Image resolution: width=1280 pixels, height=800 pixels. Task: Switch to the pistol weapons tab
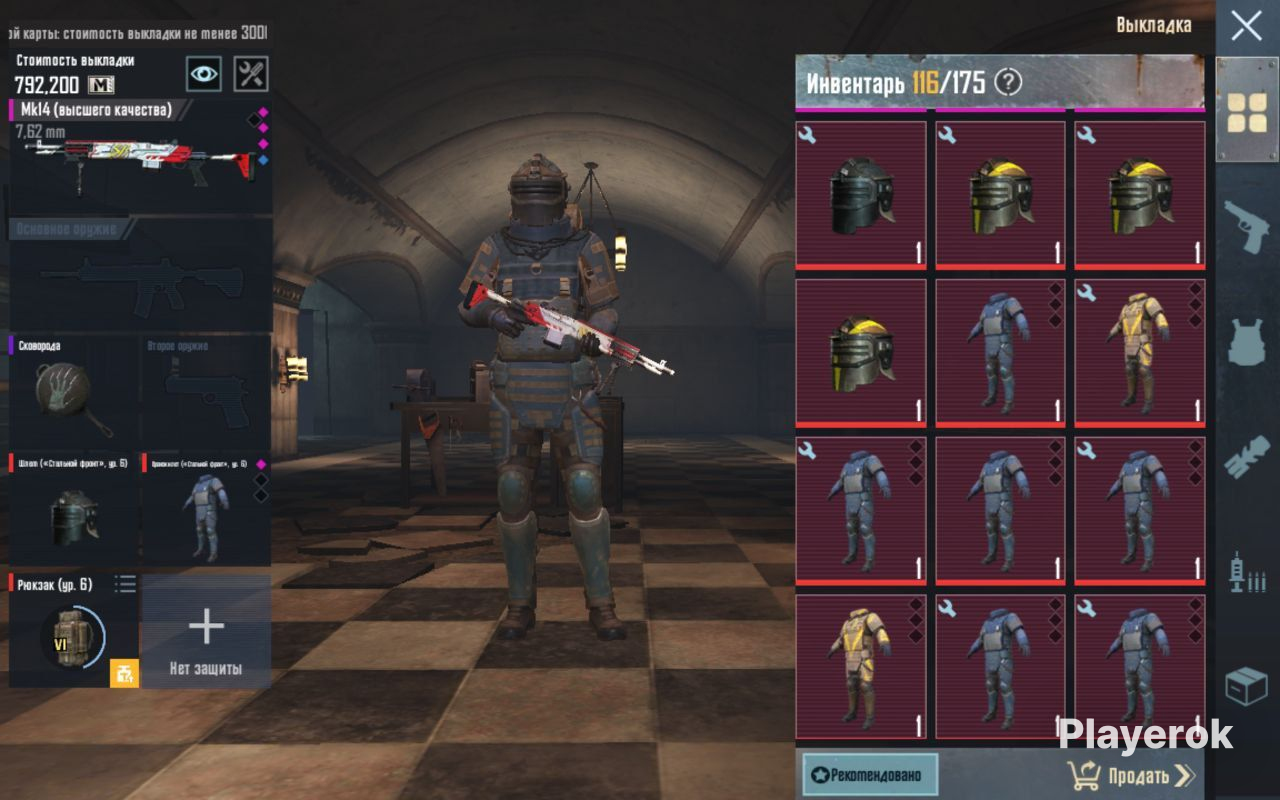click(1247, 226)
